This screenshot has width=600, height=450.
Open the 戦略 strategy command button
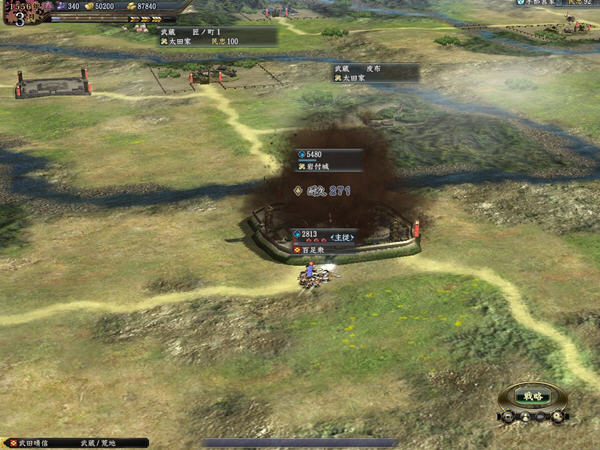pyautogui.click(x=531, y=396)
